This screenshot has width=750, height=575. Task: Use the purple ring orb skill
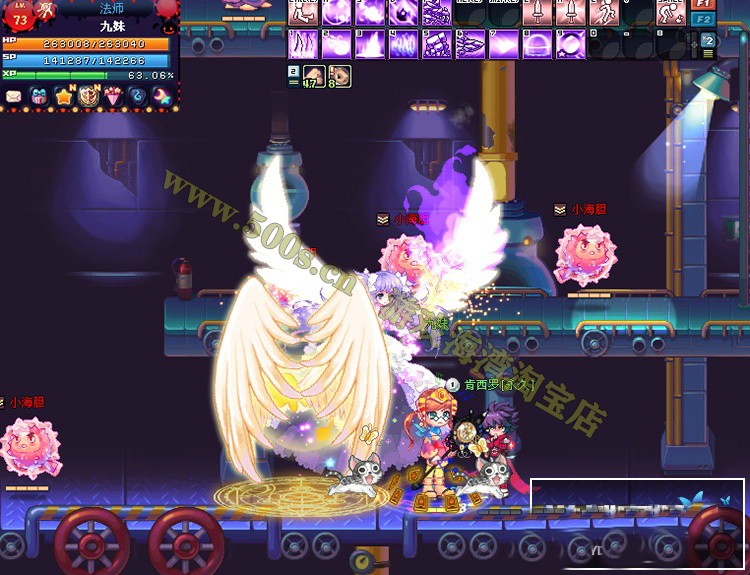point(571,44)
